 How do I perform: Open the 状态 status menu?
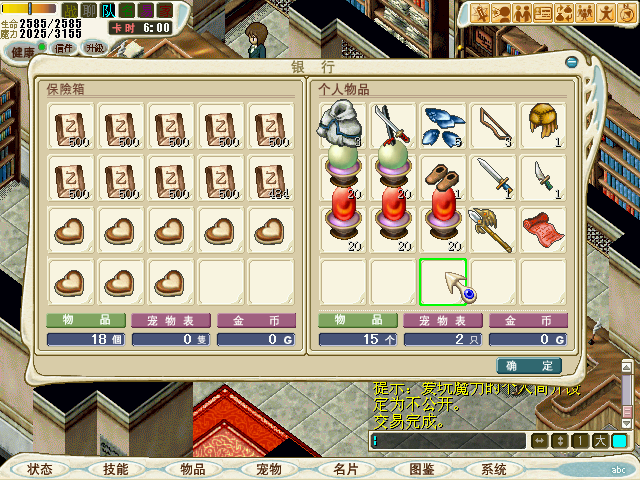tap(40, 468)
